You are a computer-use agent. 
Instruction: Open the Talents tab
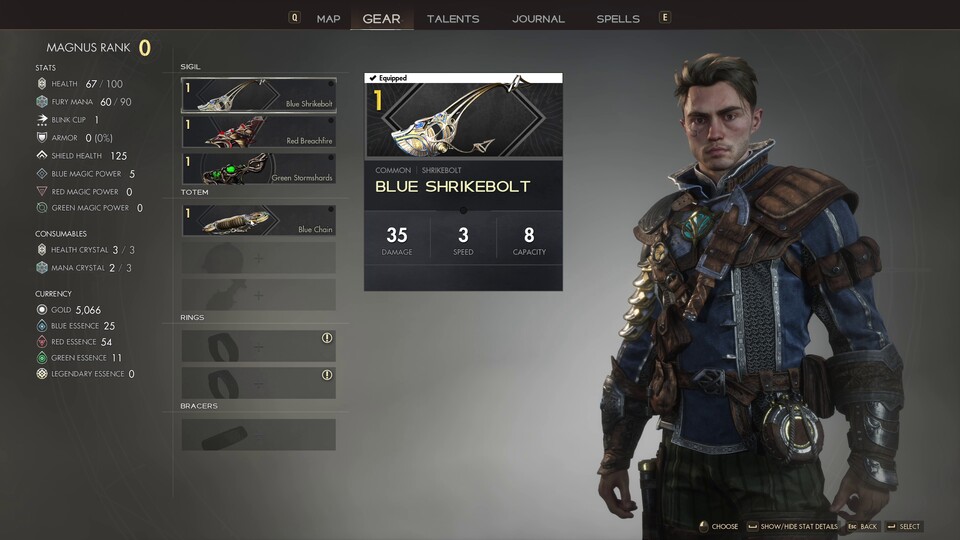(x=452, y=18)
